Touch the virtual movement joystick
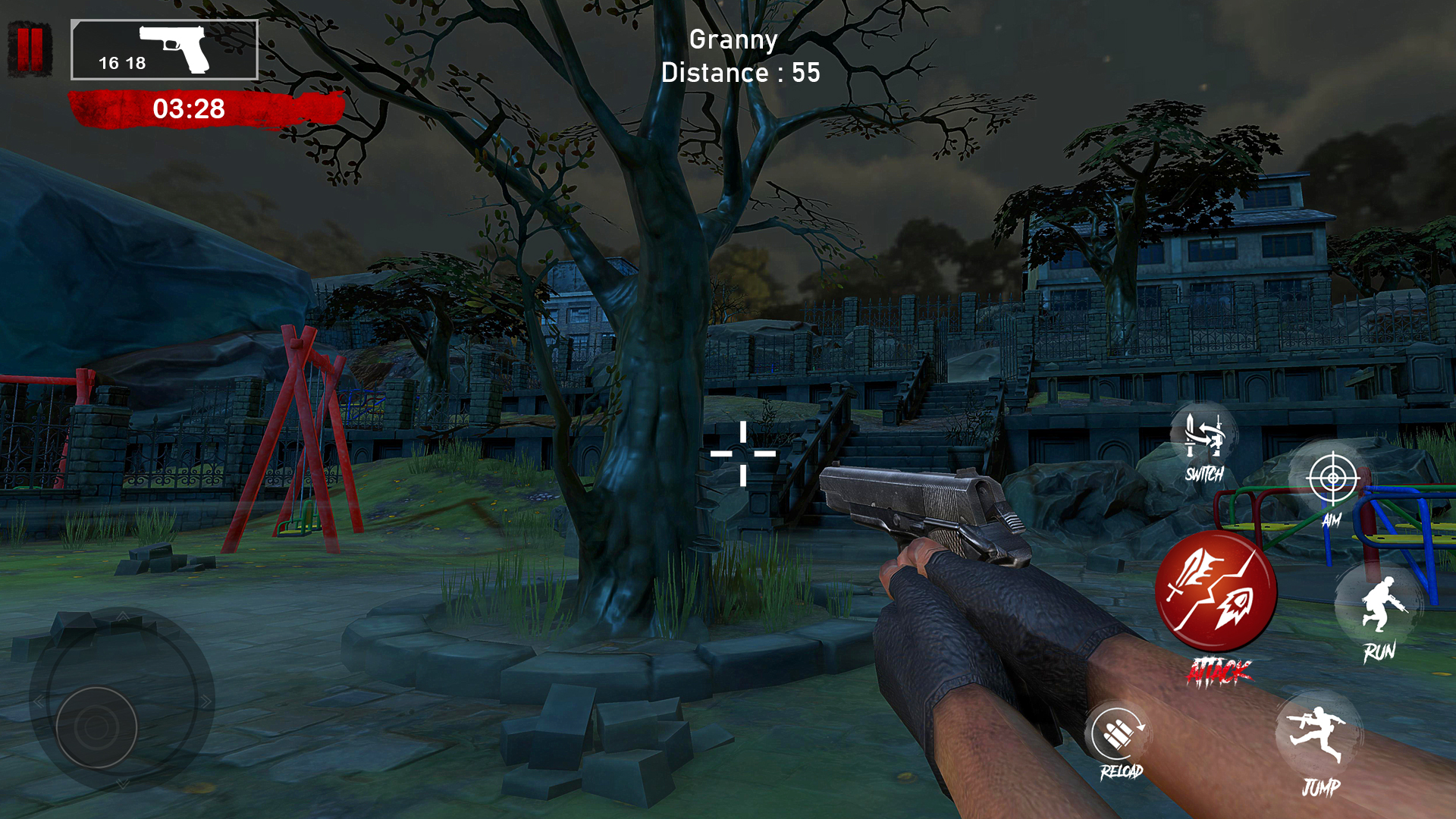The image size is (1456, 819). pos(96,726)
